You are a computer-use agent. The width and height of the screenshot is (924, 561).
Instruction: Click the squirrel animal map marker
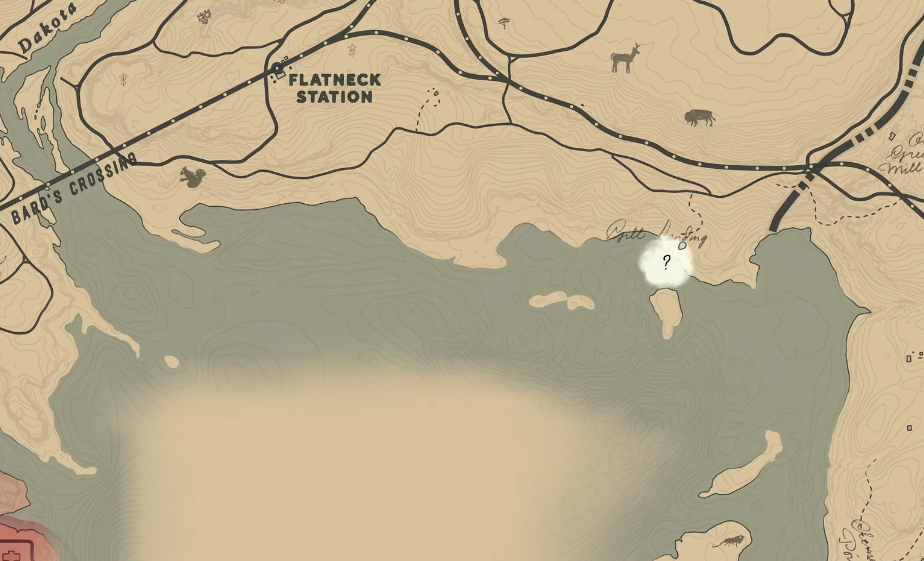192,177
